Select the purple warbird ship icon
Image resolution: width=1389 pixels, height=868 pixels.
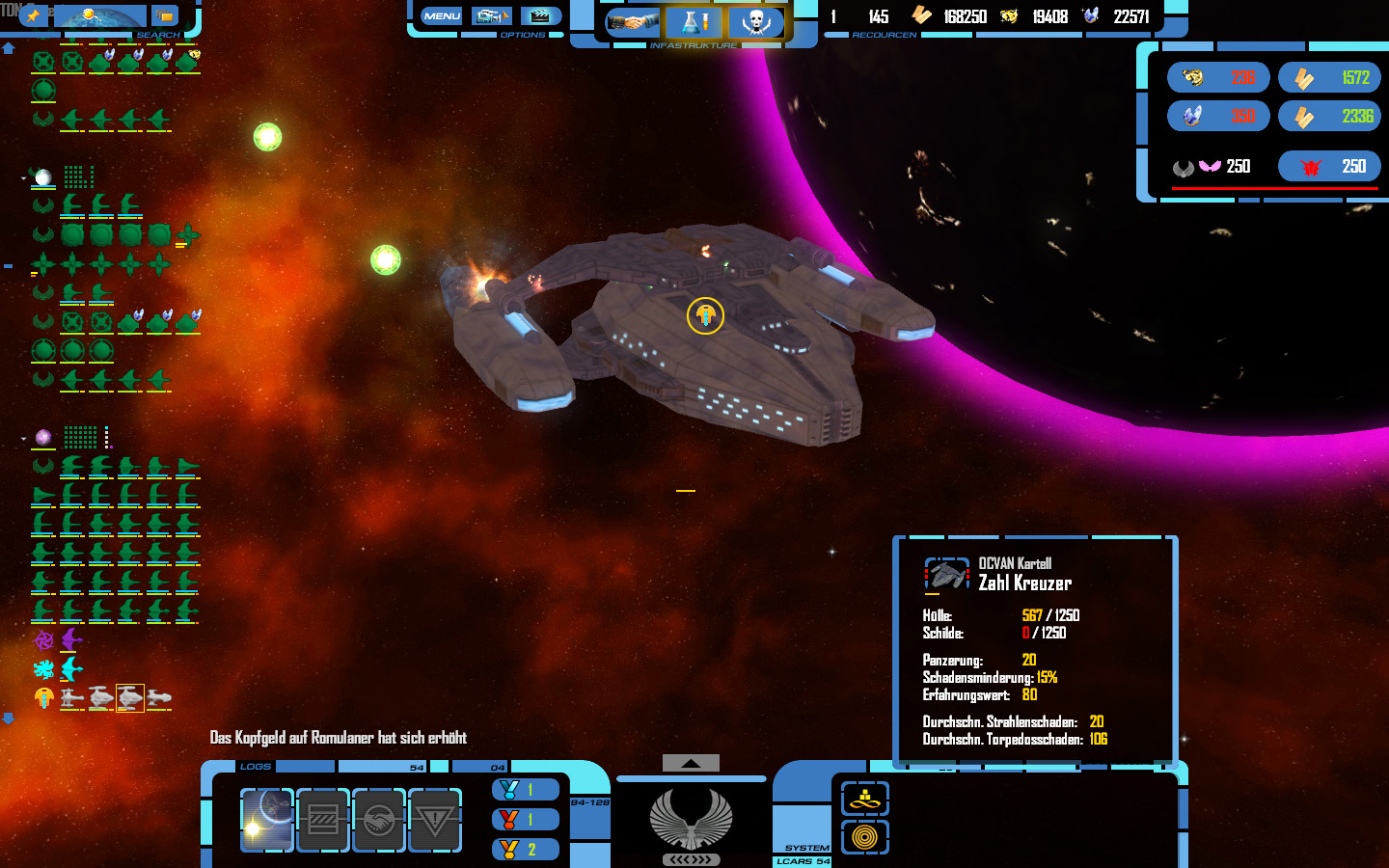(x=72, y=639)
